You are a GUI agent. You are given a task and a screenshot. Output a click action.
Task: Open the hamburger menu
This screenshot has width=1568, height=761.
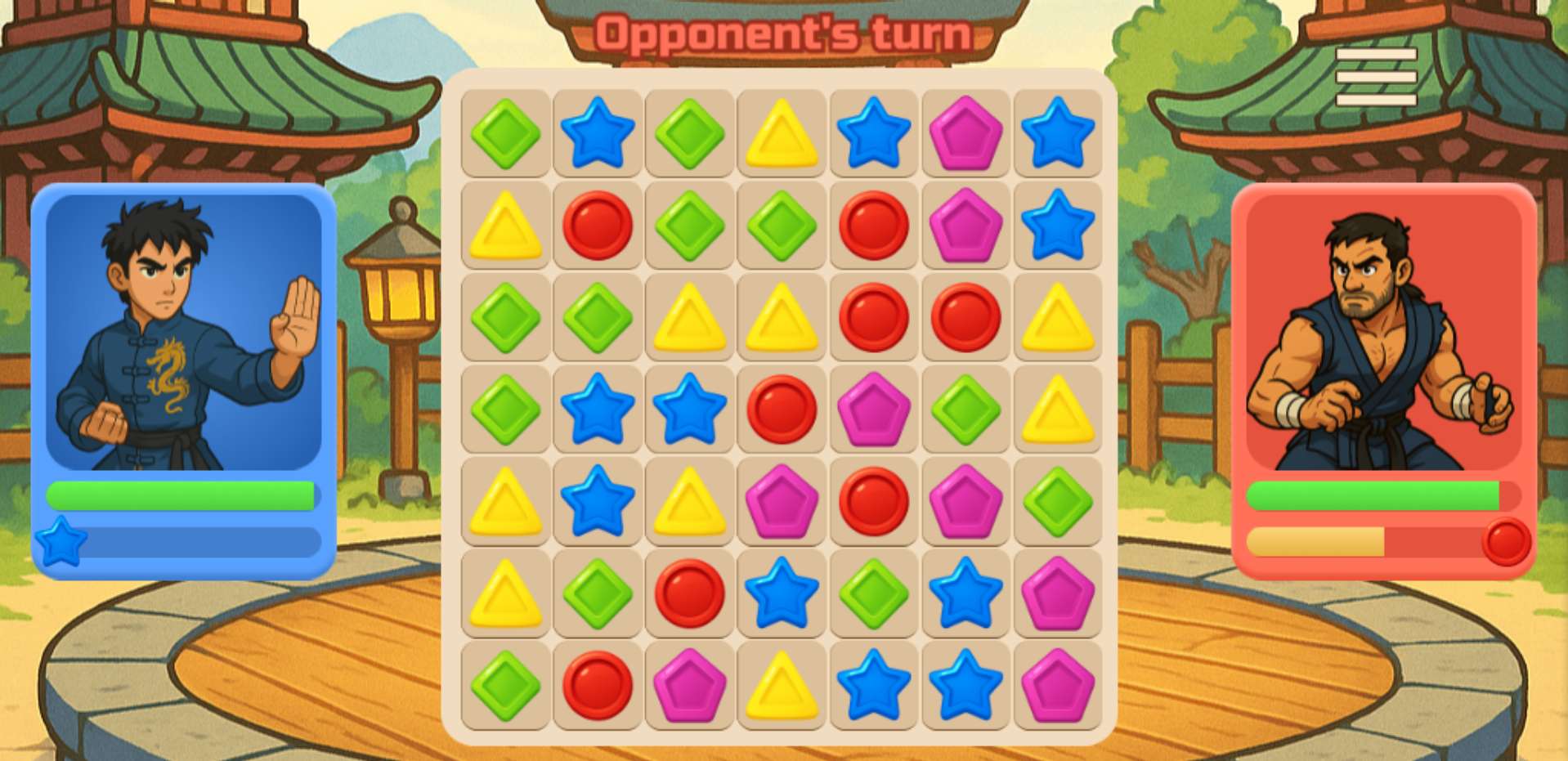click(x=1376, y=77)
